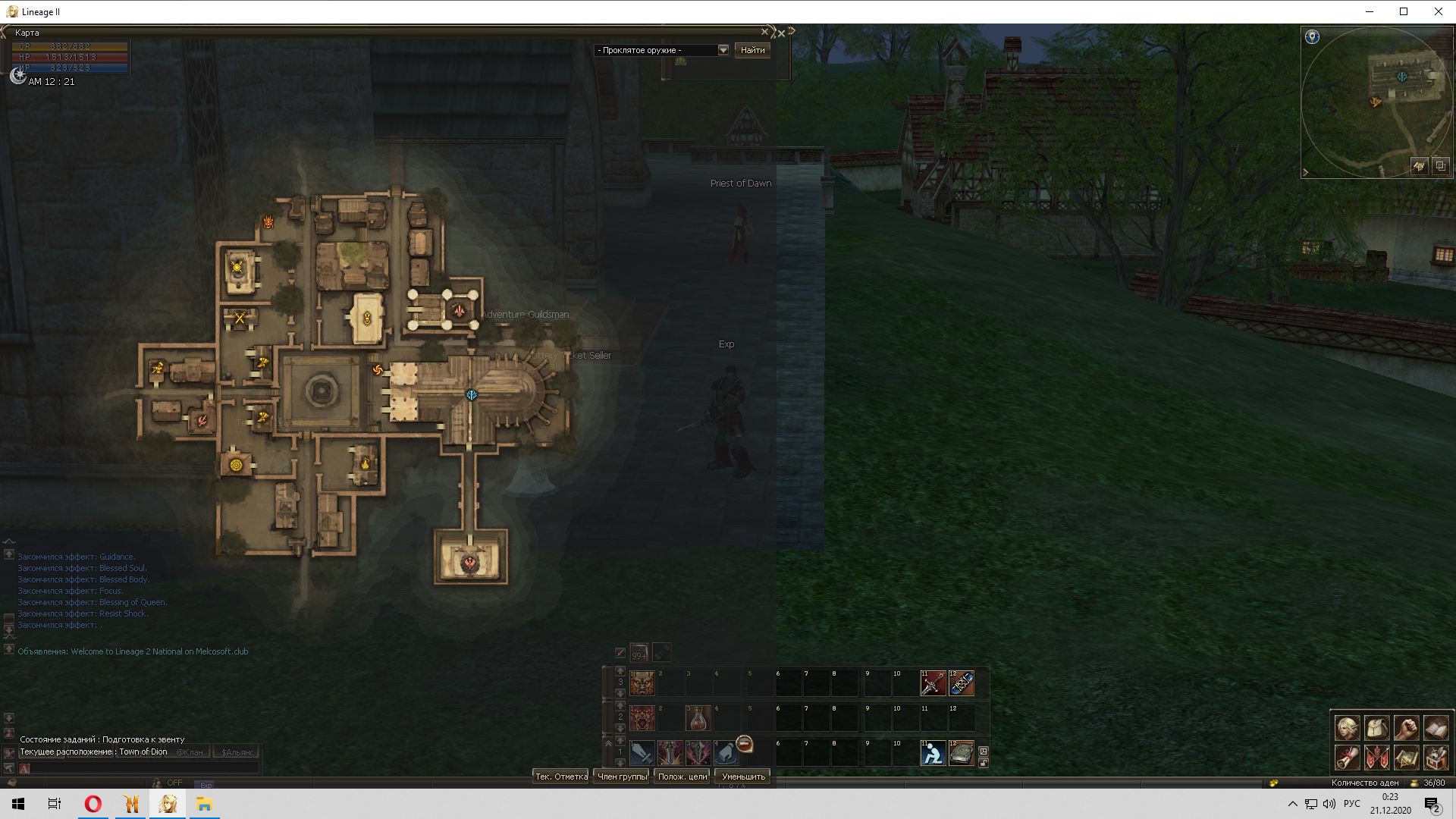
Task: Close the Карта map window
Action: (764, 32)
